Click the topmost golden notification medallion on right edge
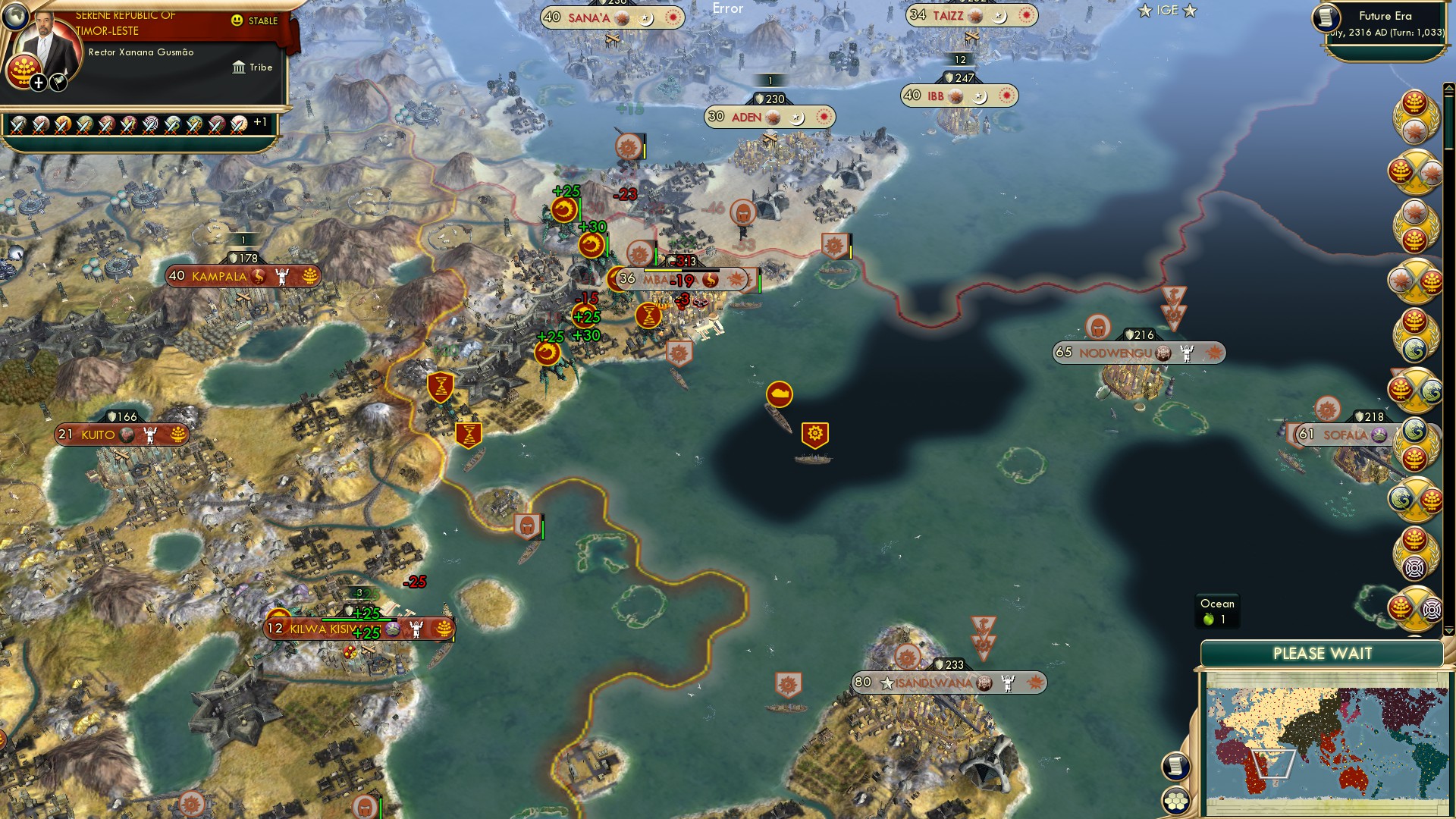Image resolution: width=1456 pixels, height=819 pixels. 1415,118
